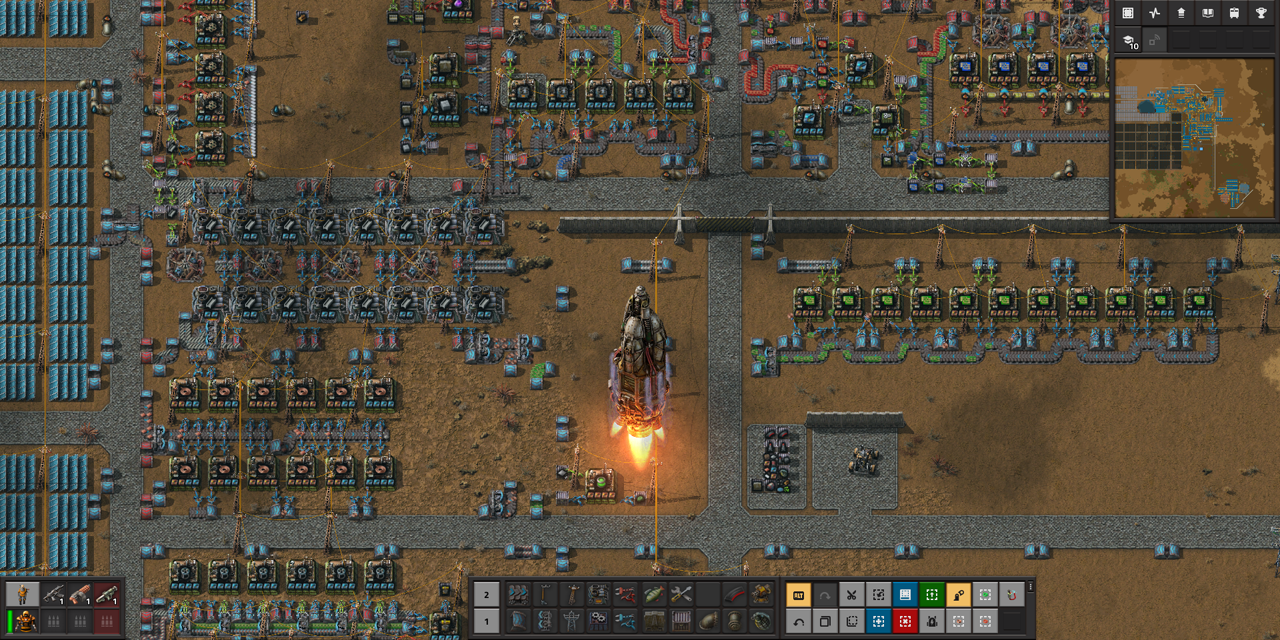
Task: Switch to quickbar row 1
Action: click(486, 621)
